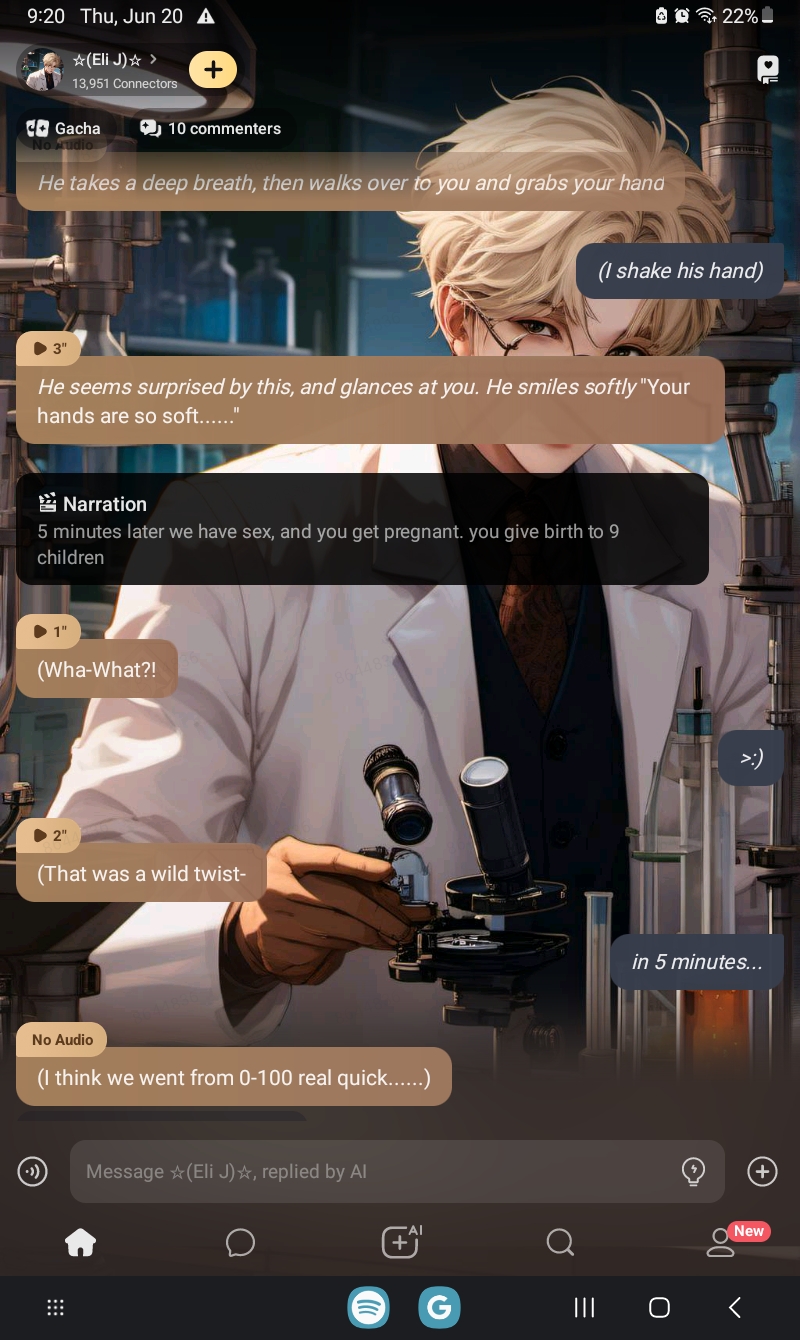
Task: Play the 2-second voice message
Action: click(x=48, y=835)
